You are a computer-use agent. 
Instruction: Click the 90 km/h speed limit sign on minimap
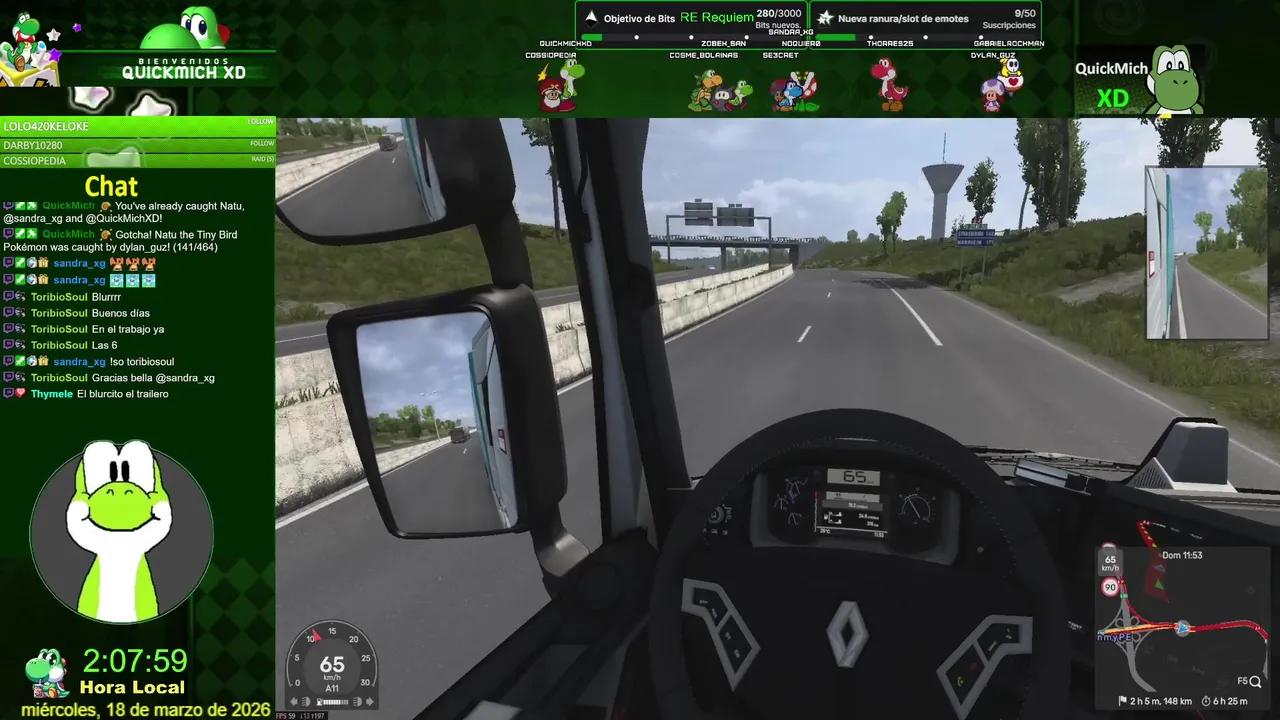[1110, 586]
